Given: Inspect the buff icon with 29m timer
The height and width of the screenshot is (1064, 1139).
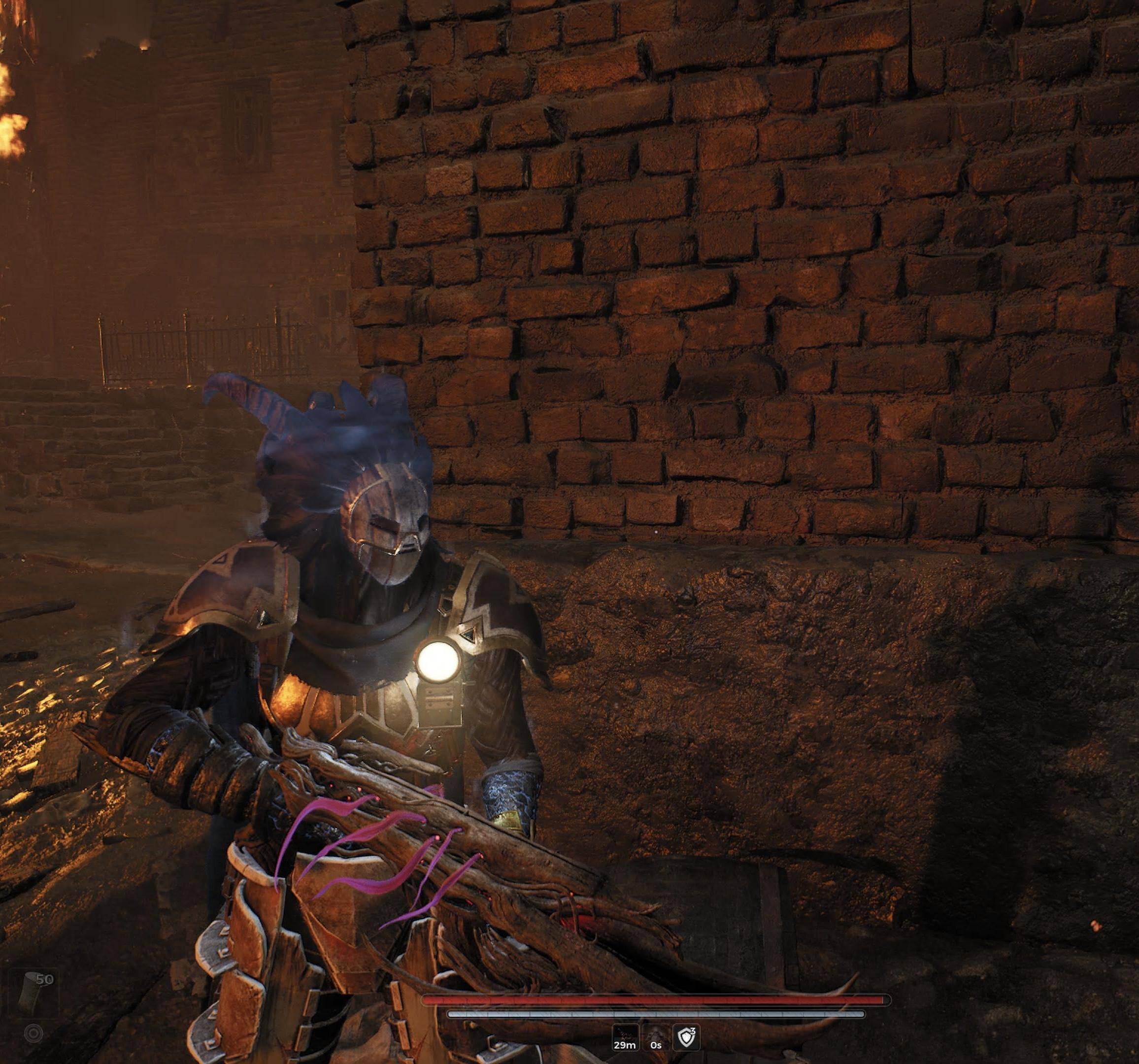Looking at the screenshot, I should tap(625, 1037).
